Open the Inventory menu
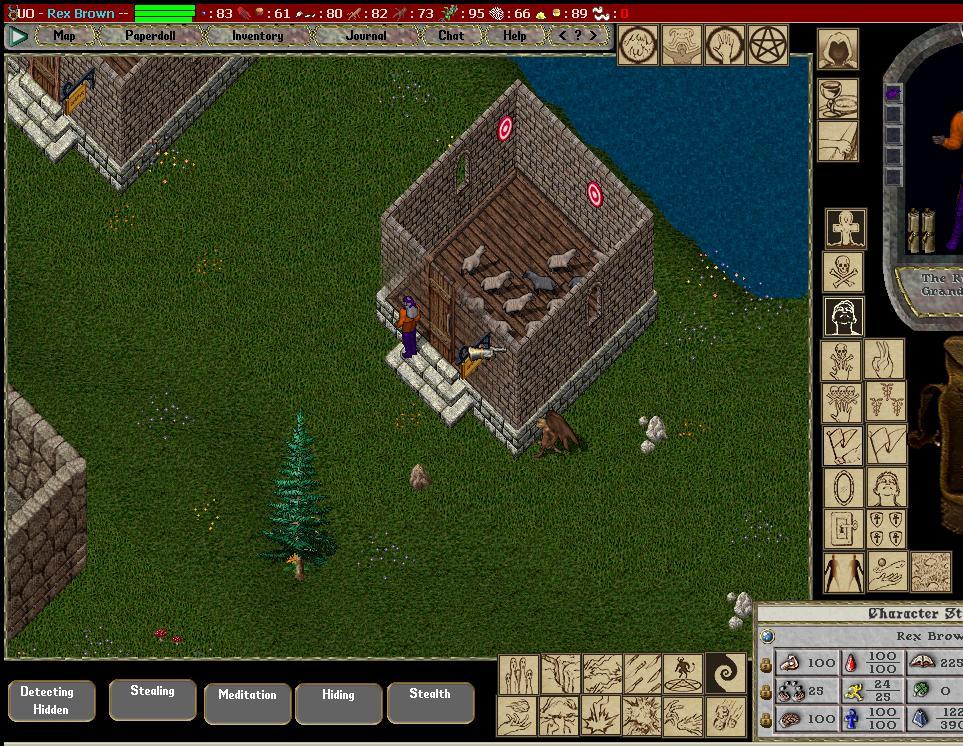 point(257,36)
